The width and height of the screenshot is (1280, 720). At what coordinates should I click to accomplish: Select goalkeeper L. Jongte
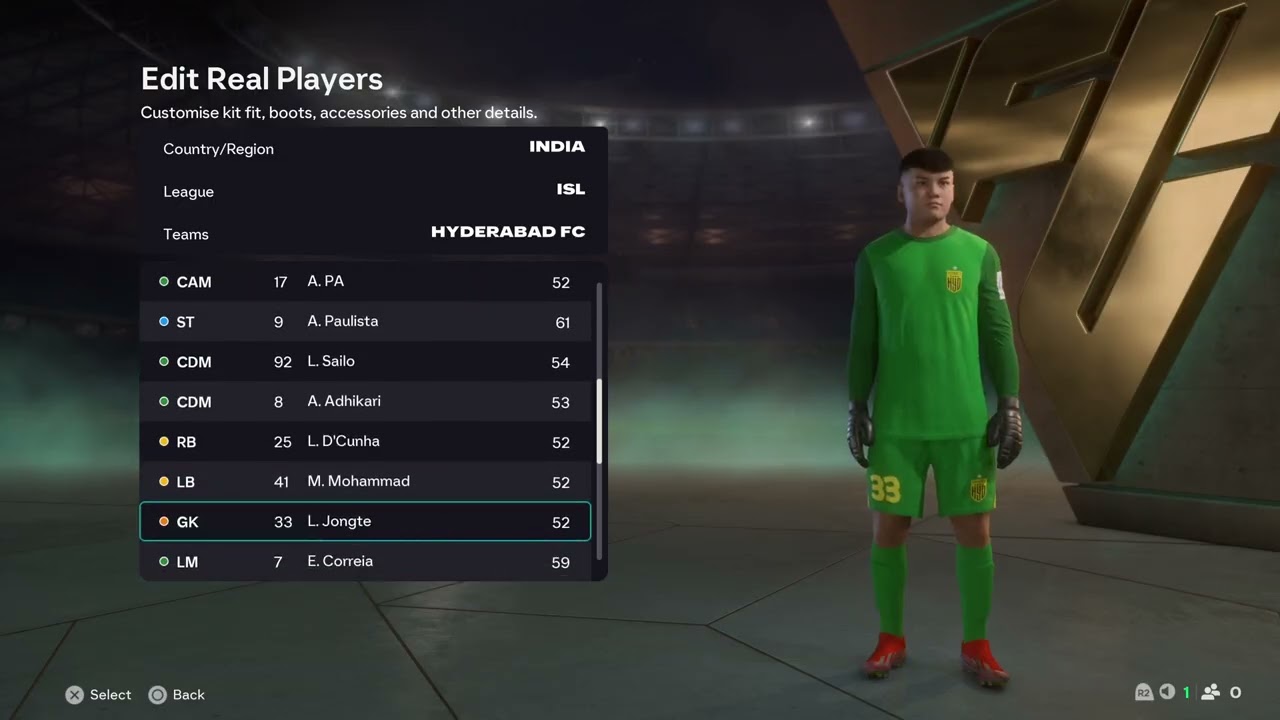click(x=365, y=522)
